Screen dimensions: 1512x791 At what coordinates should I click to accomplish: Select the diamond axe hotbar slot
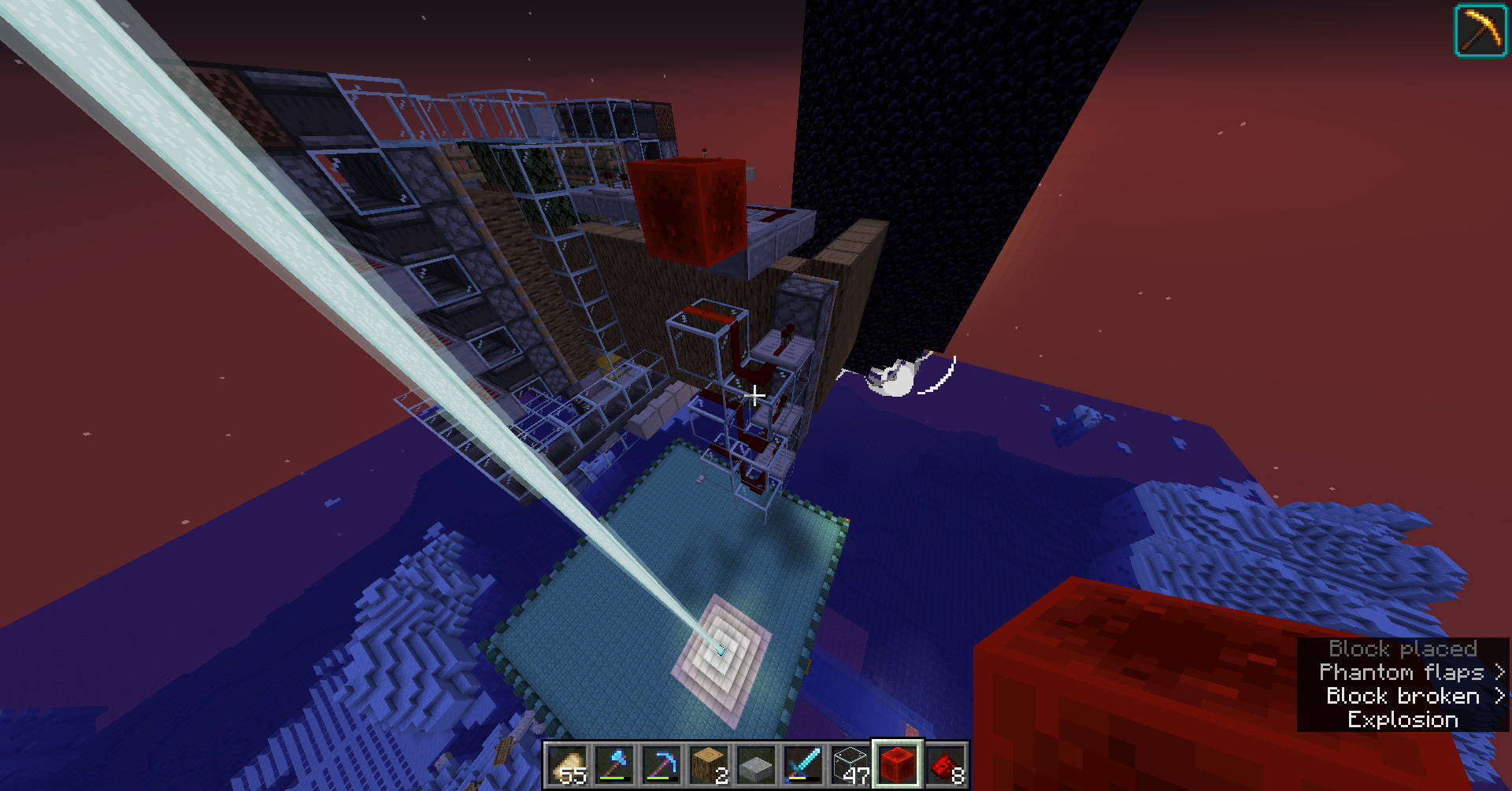coord(615,765)
